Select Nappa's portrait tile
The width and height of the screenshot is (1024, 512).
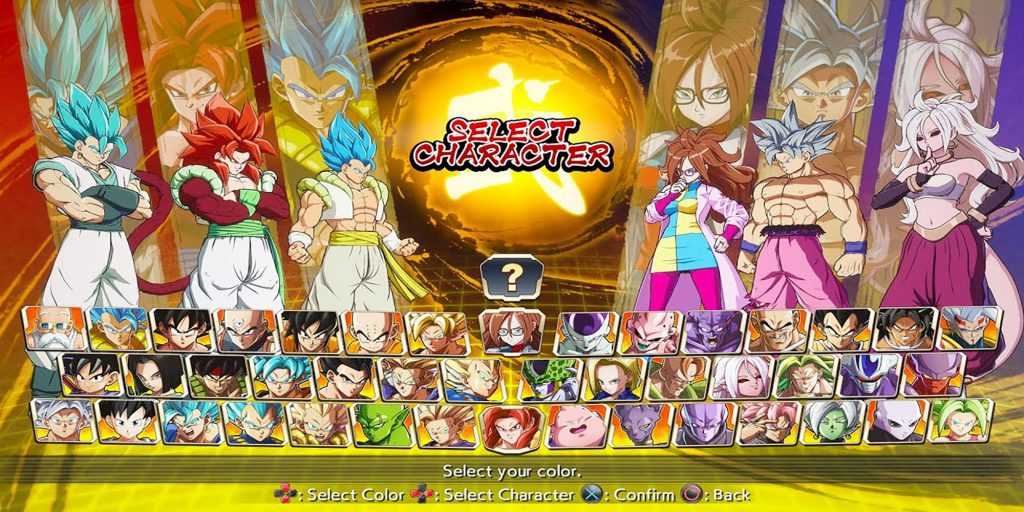pyautogui.click(x=777, y=330)
